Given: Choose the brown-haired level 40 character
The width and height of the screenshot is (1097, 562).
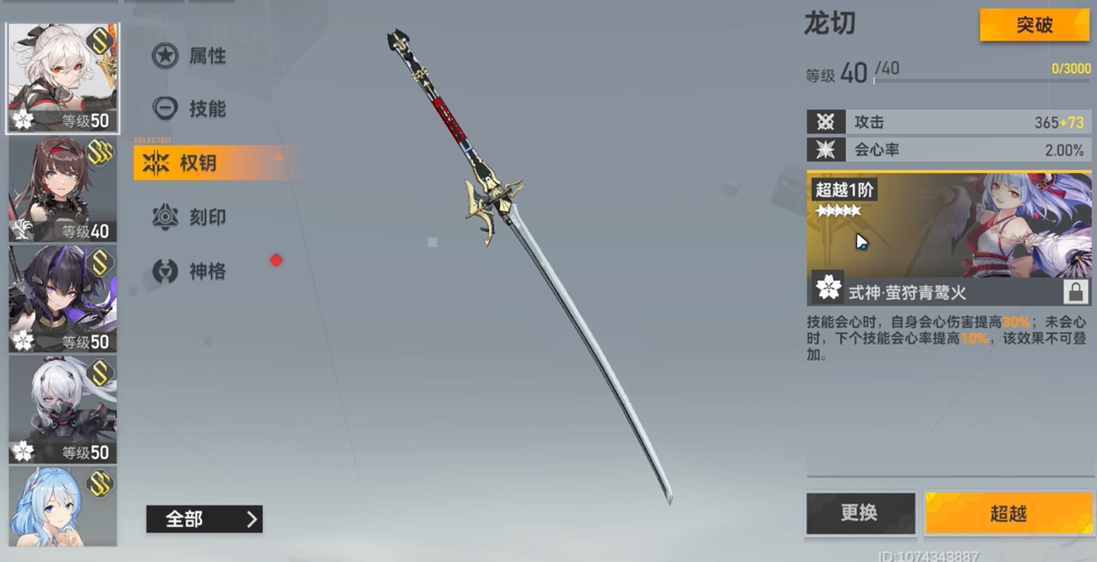Looking at the screenshot, I should pos(62,190).
